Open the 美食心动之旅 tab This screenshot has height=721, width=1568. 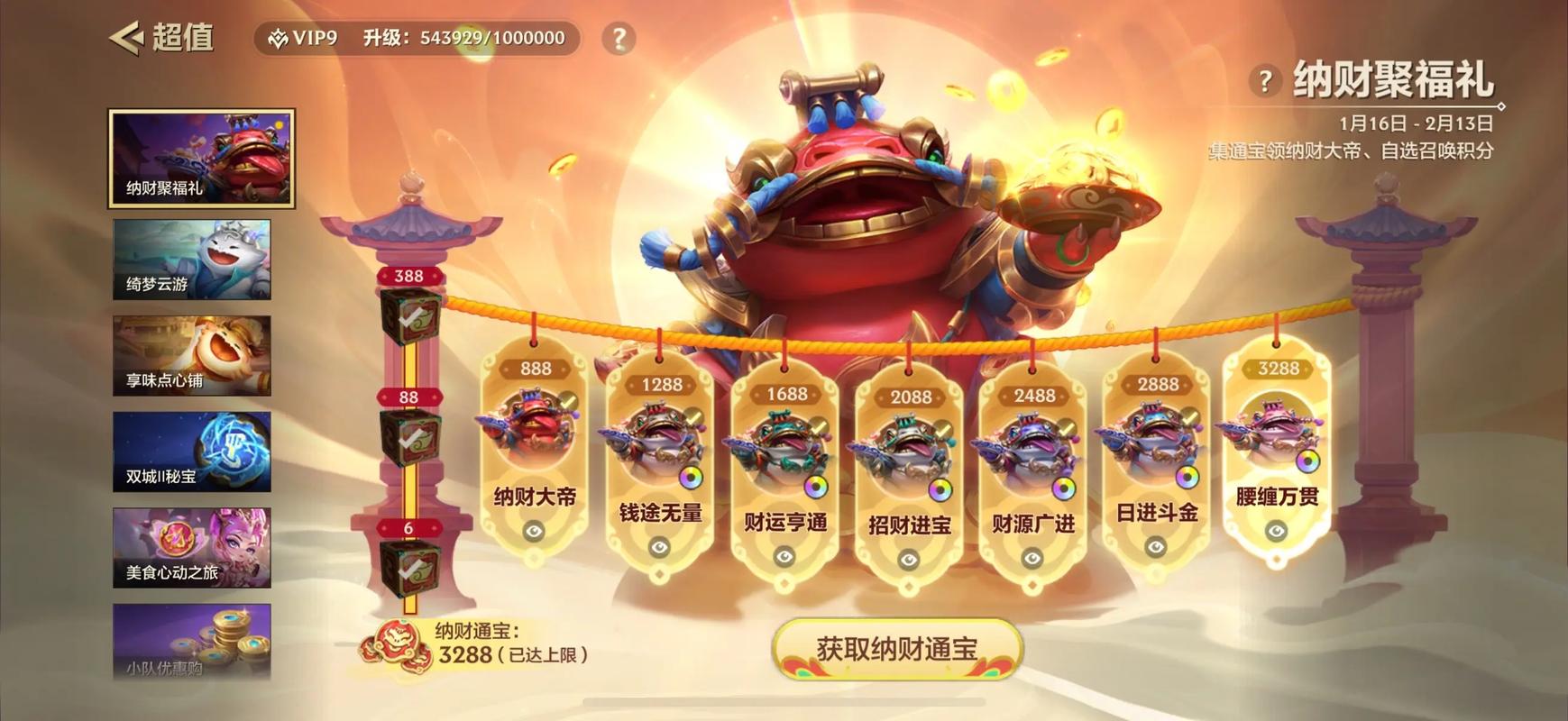[x=192, y=548]
